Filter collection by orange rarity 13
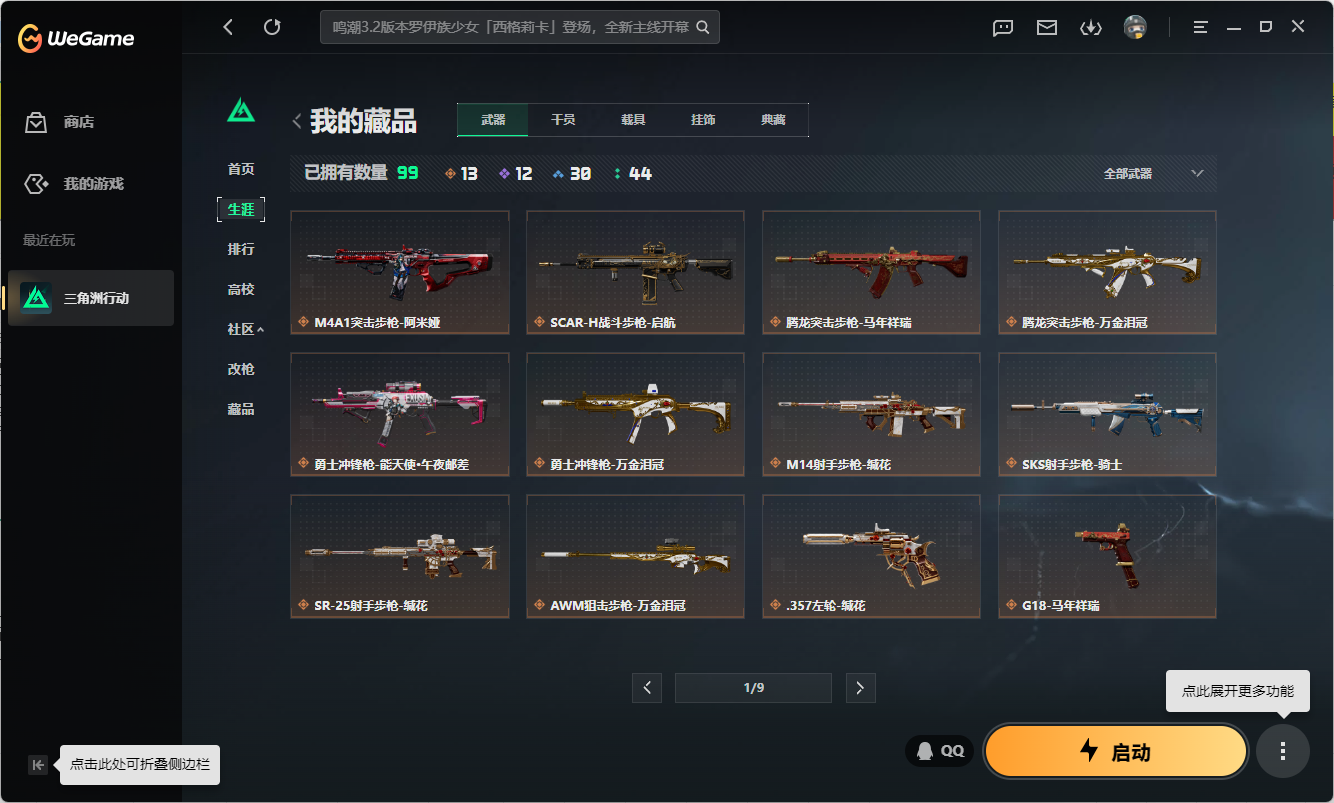This screenshot has width=1334, height=803. click(x=457, y=172)
